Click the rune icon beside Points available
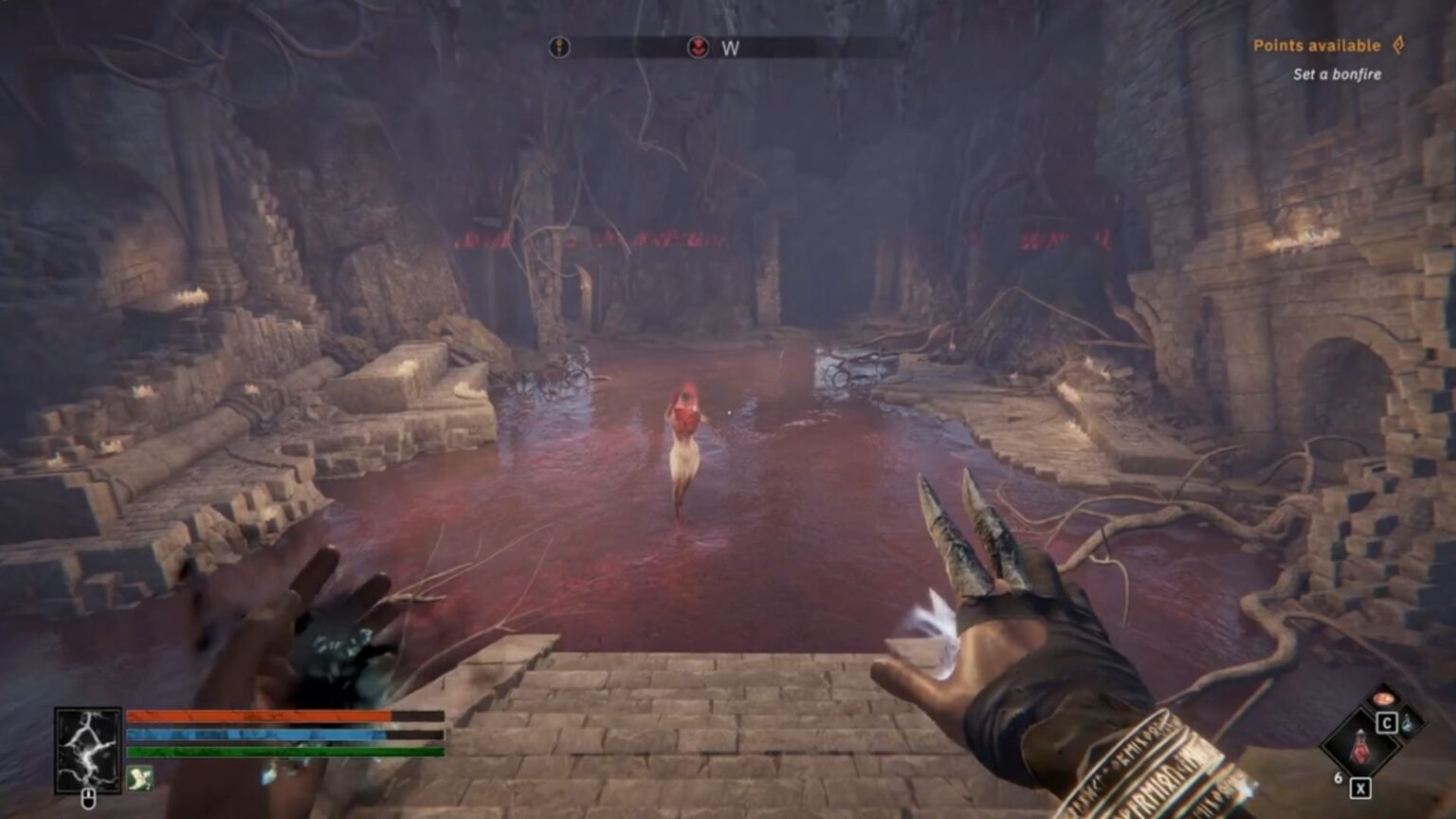Viewport: 1456px width, 819px height. point(1397,45)
